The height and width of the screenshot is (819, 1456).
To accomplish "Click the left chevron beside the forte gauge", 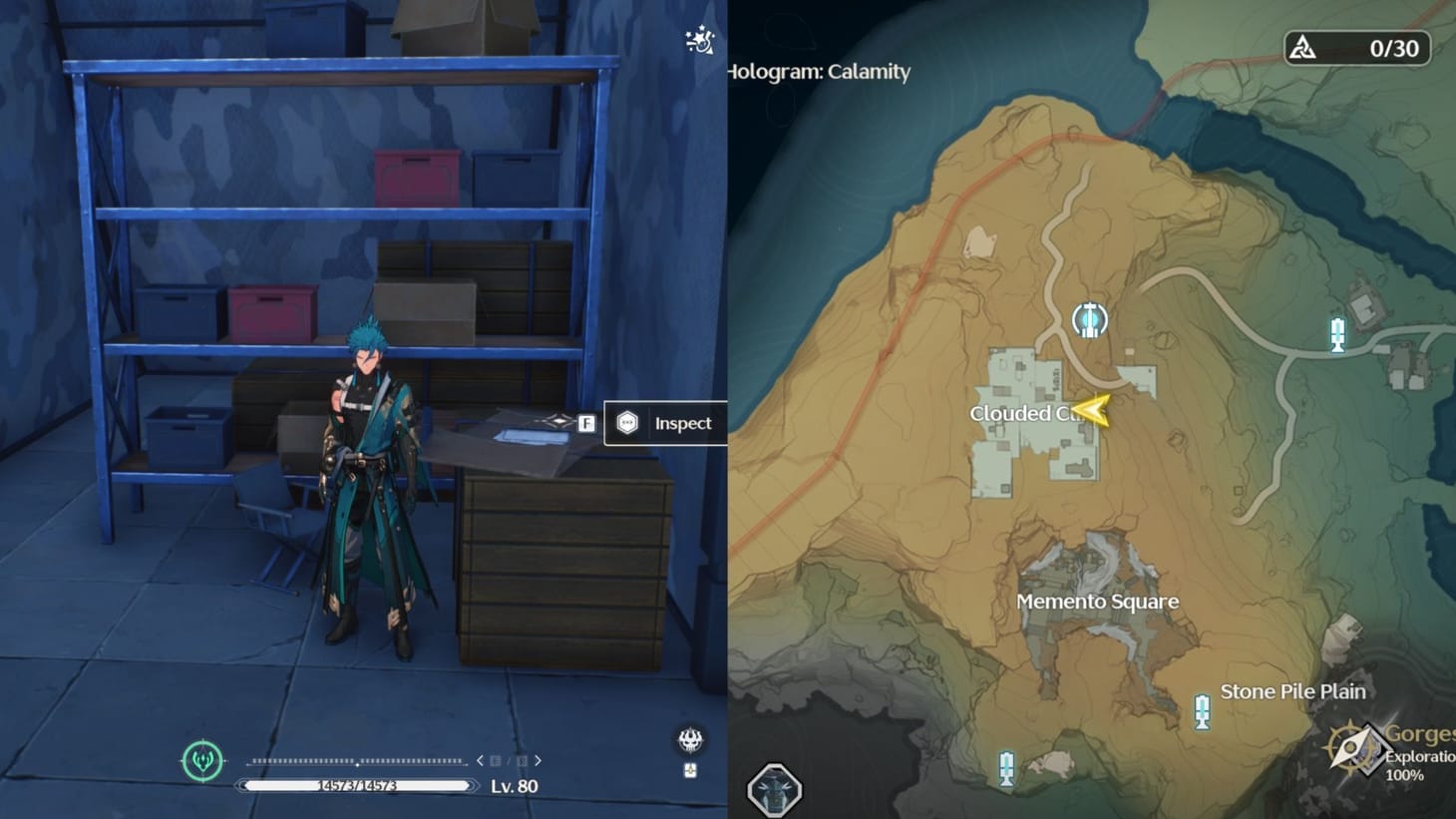I will pos(479,759).
